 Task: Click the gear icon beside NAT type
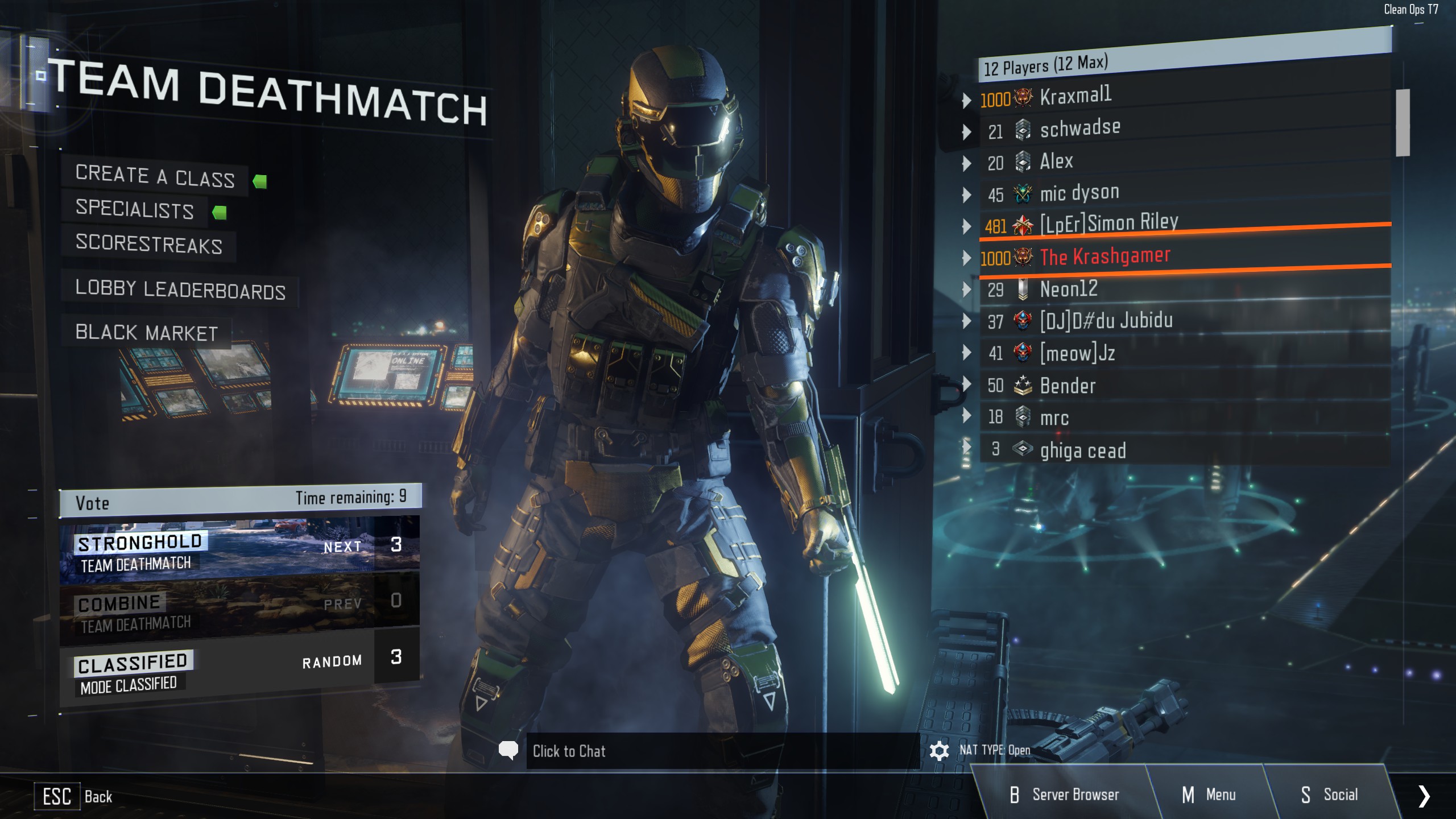point(939,751)
